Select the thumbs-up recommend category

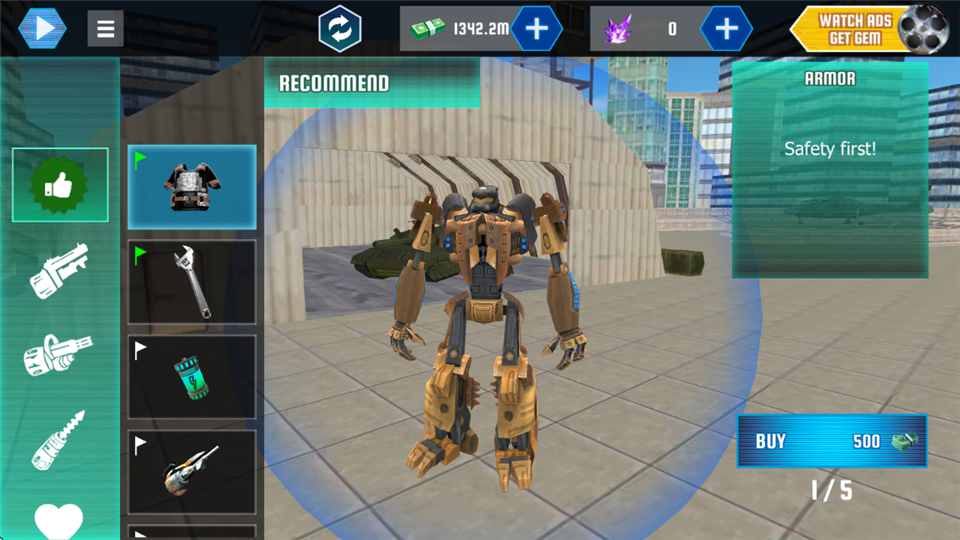coord(59,185)
